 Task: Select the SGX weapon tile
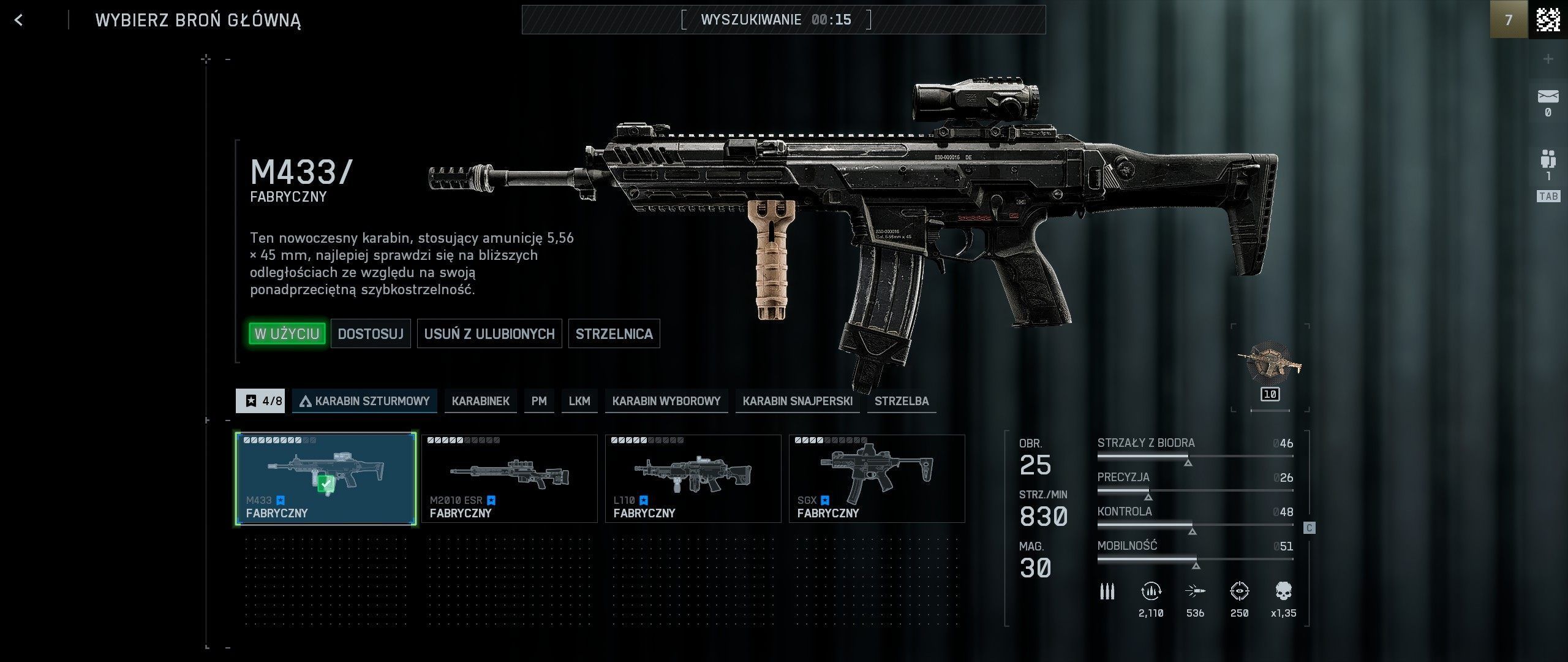[876, 479]
